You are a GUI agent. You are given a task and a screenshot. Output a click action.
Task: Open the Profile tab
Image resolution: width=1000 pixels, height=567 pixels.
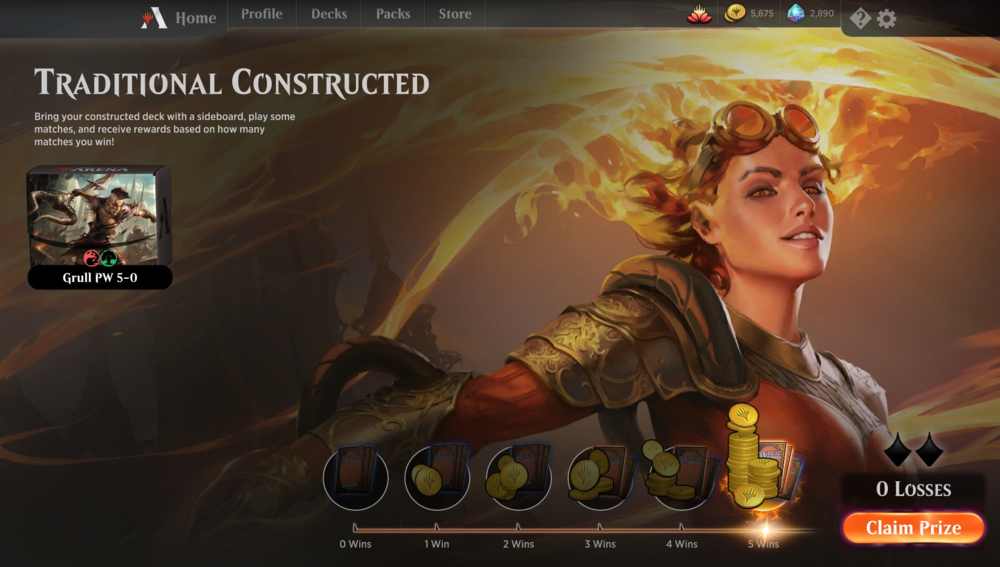[x=261, y=14]
